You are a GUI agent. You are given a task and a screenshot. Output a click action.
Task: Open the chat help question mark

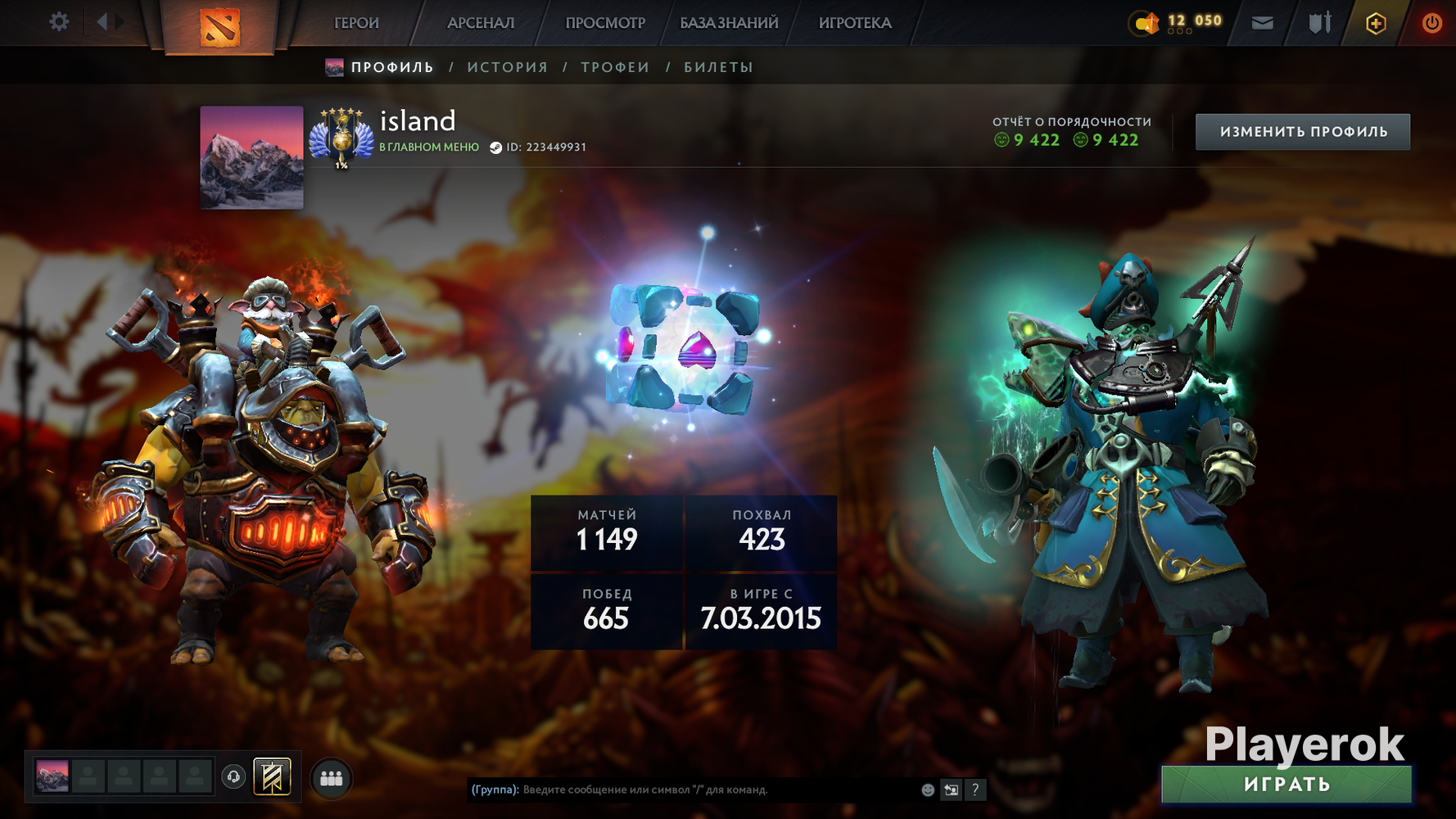[974, 790]
